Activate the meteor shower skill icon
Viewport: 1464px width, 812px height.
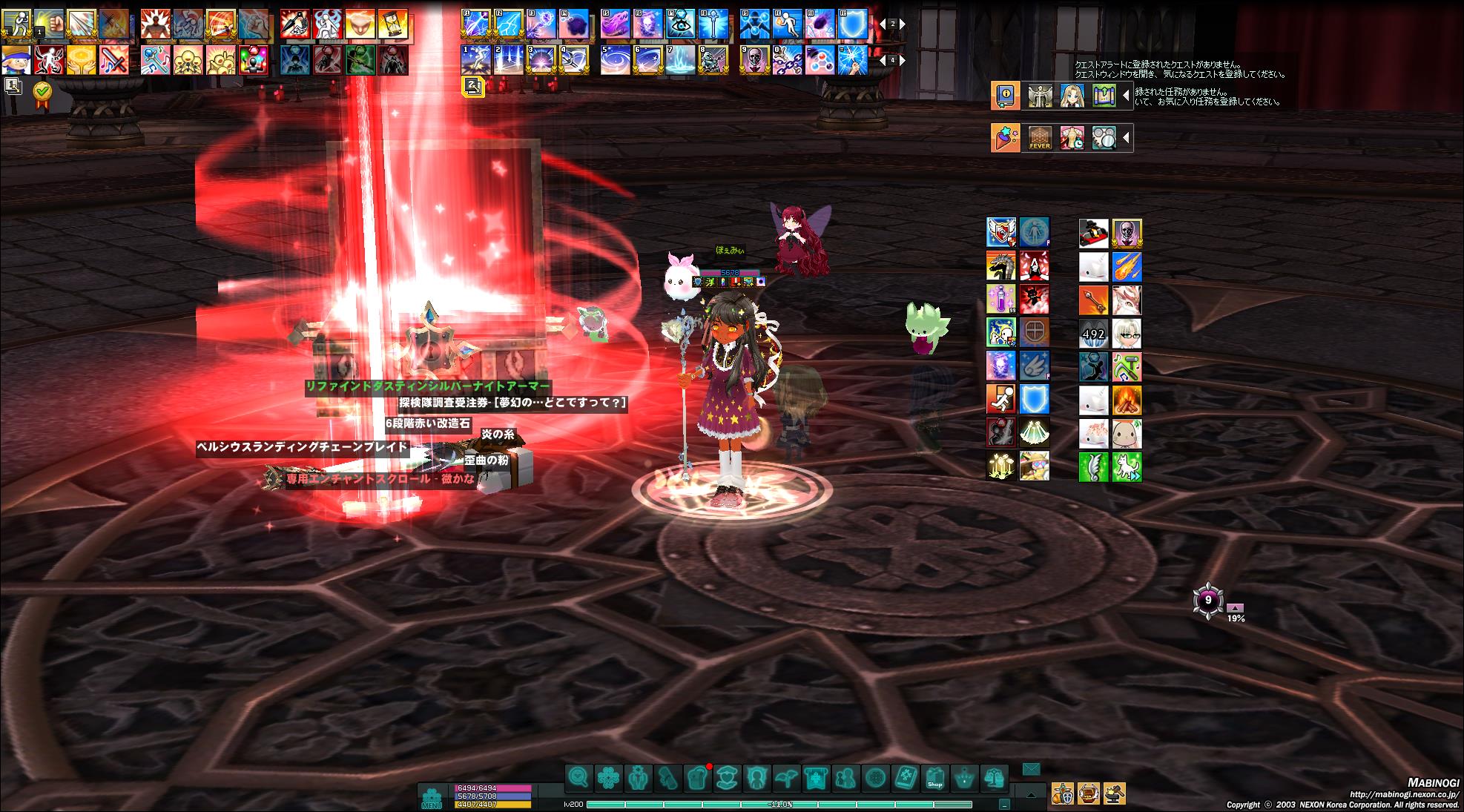point(1127,266)
